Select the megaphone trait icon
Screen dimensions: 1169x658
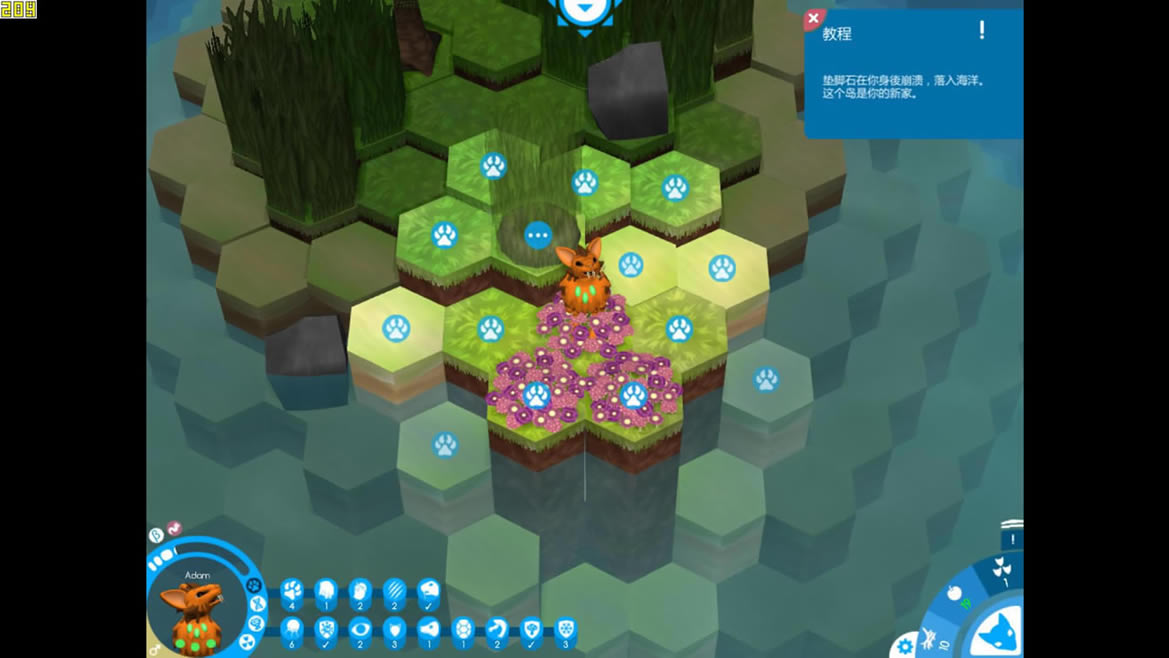[428, 630]
